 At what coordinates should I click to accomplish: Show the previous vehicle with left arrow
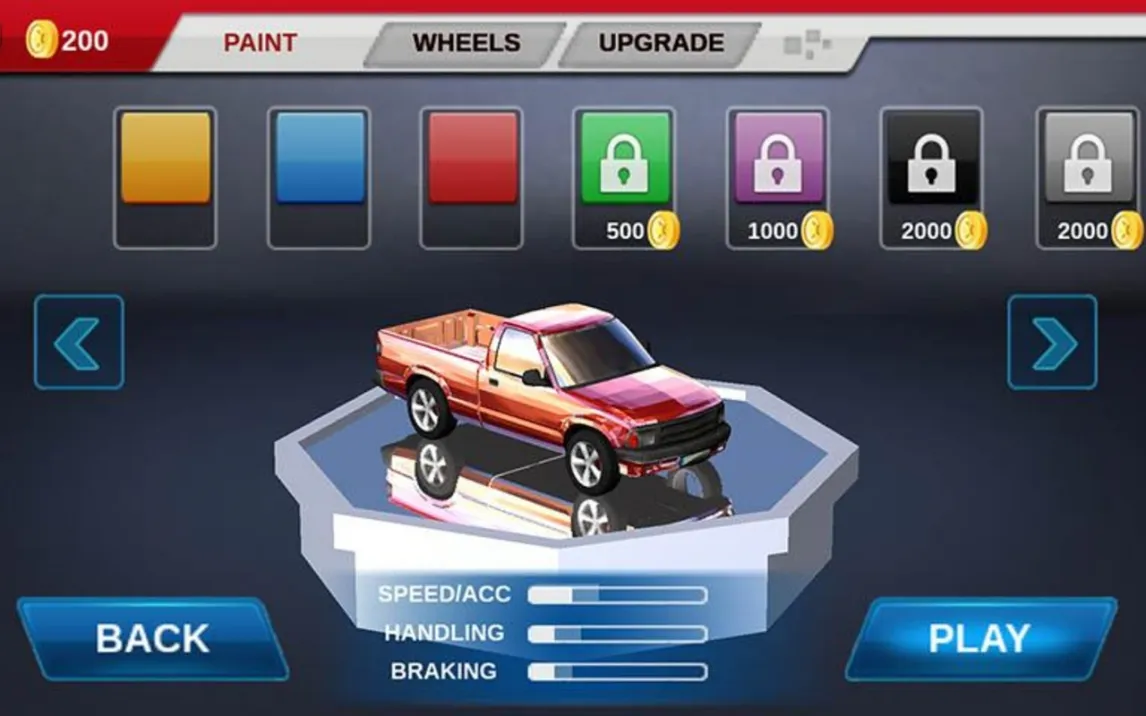click(79, 342)
